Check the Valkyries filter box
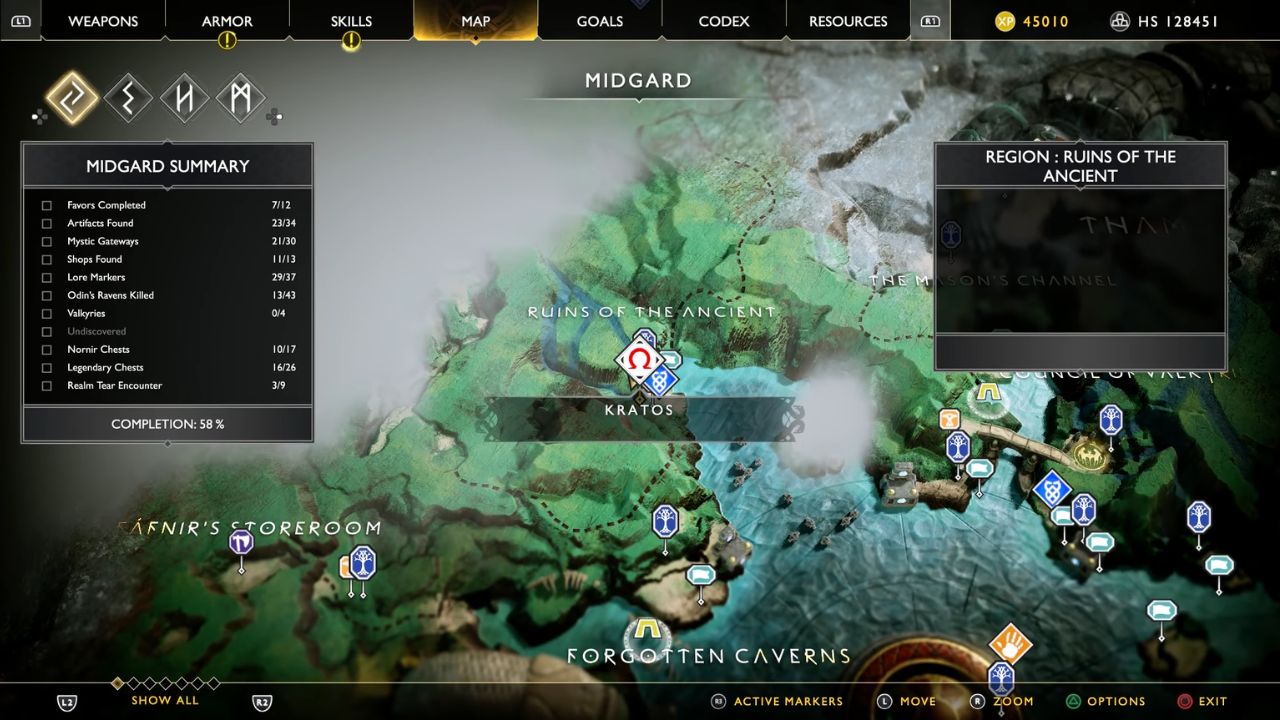The height and width of the screenshot is (720, 1280). (x=47, y=314)
